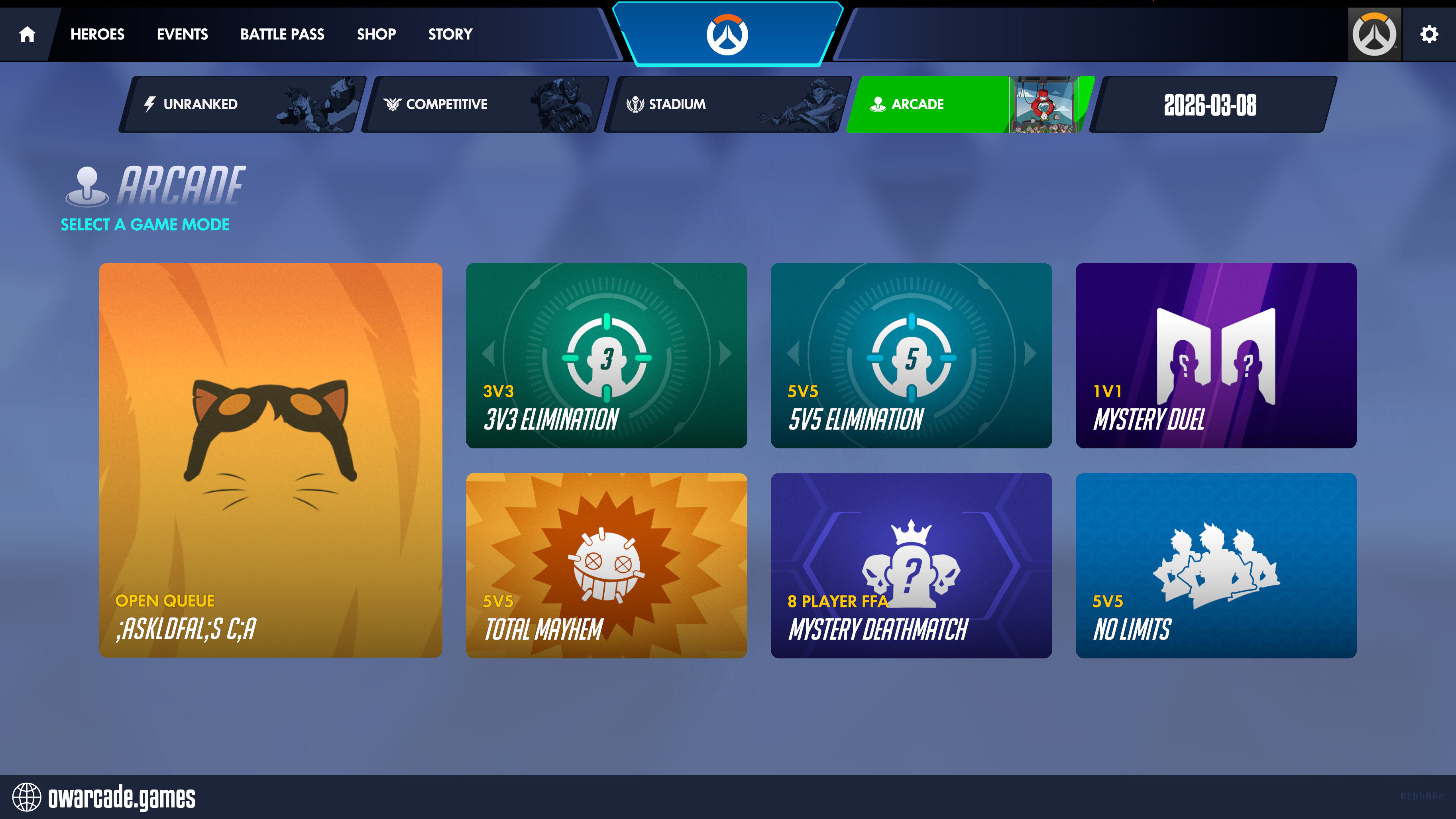Choose the Open Queue cat mode card
This screenshot has width=1456, height=819.
(x=270, y=460)
